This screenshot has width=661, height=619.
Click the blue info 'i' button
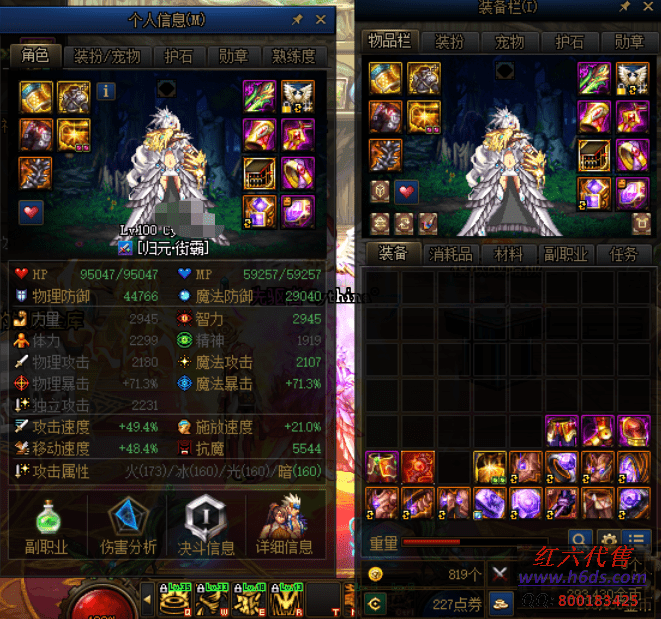[x=106, y=92]
